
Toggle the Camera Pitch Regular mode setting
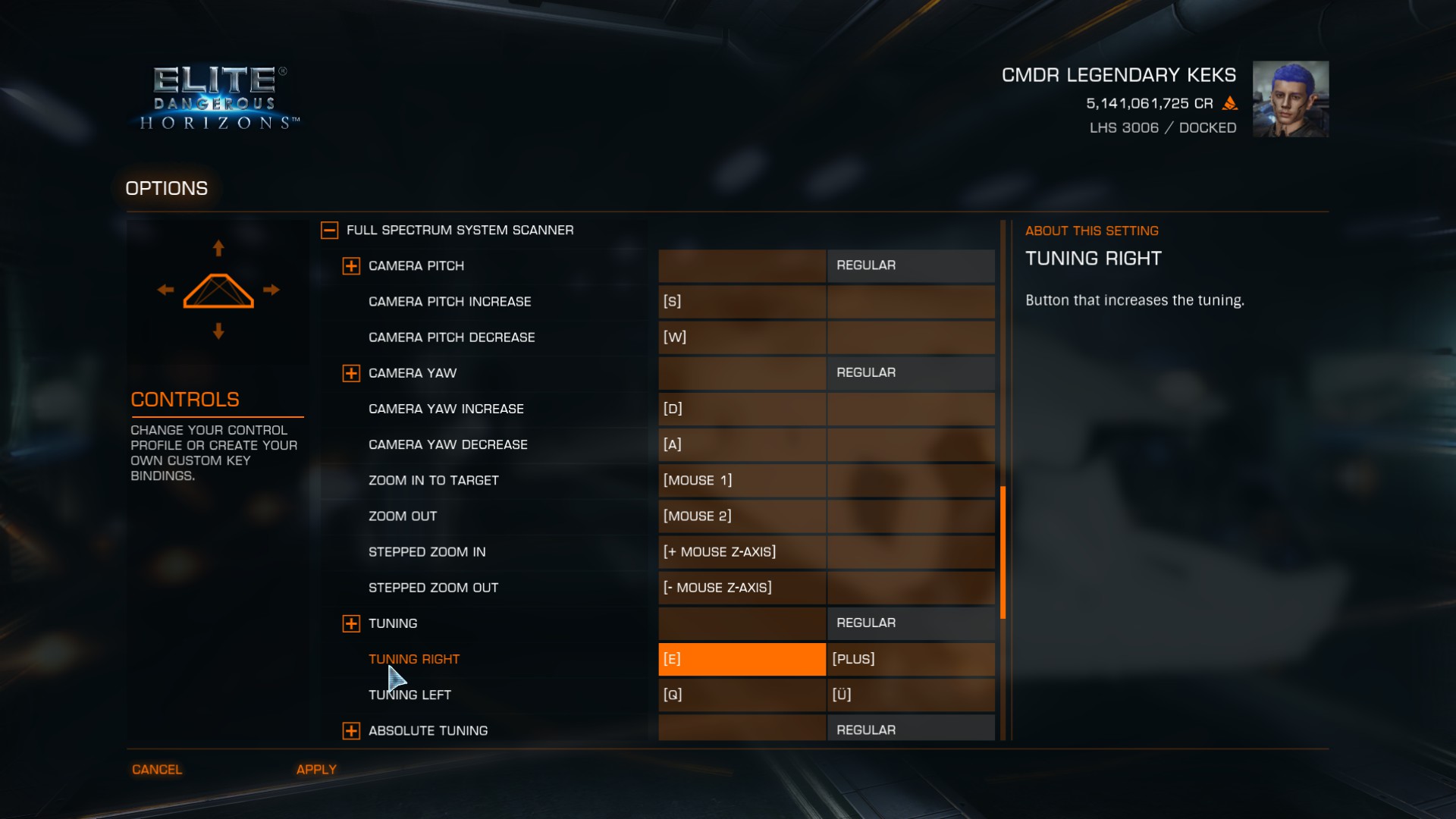point(911,265)
